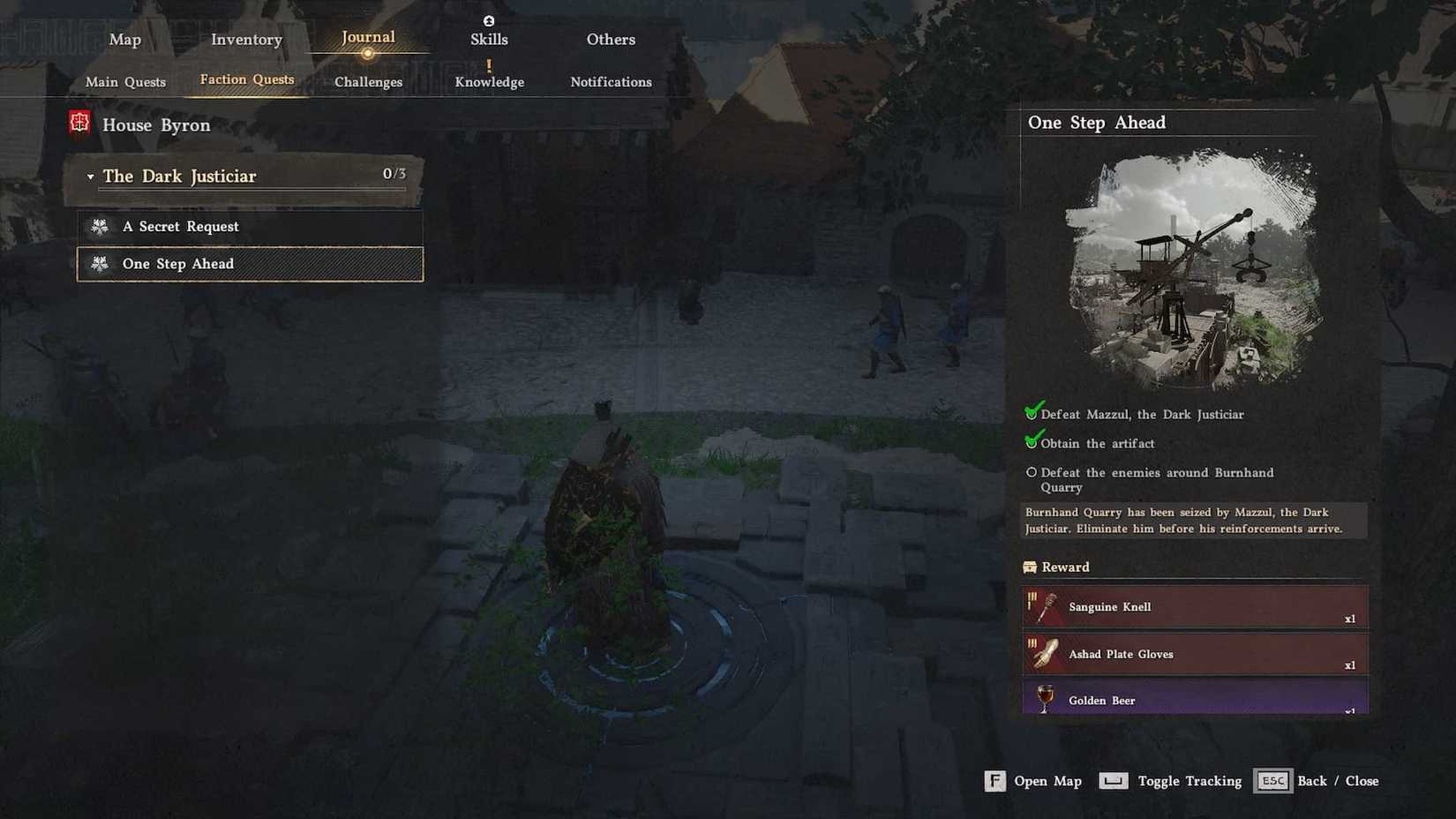Click the exclamation alert above Knowledge
The height and width of the screenshot is (819, 1456).
tap(489, 64)
